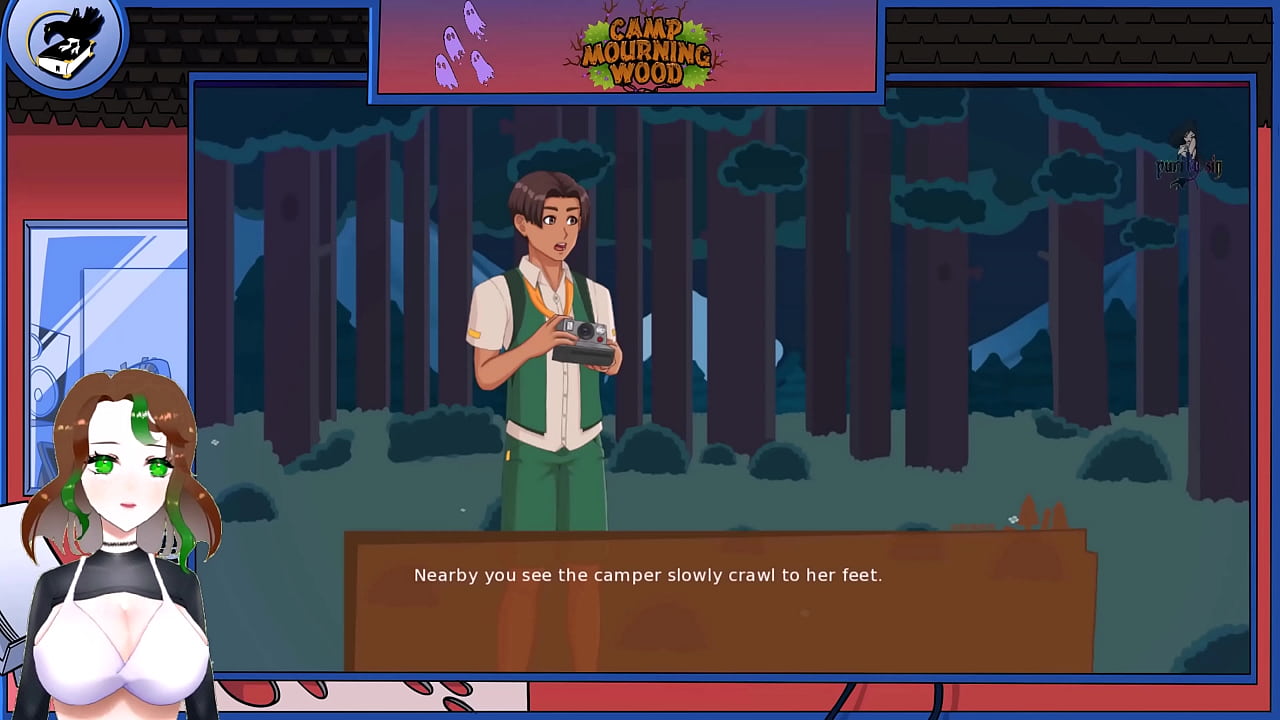Advance the dialogue text about the camper
This screenshot has height=720, width=1280.
click(648, 575)
